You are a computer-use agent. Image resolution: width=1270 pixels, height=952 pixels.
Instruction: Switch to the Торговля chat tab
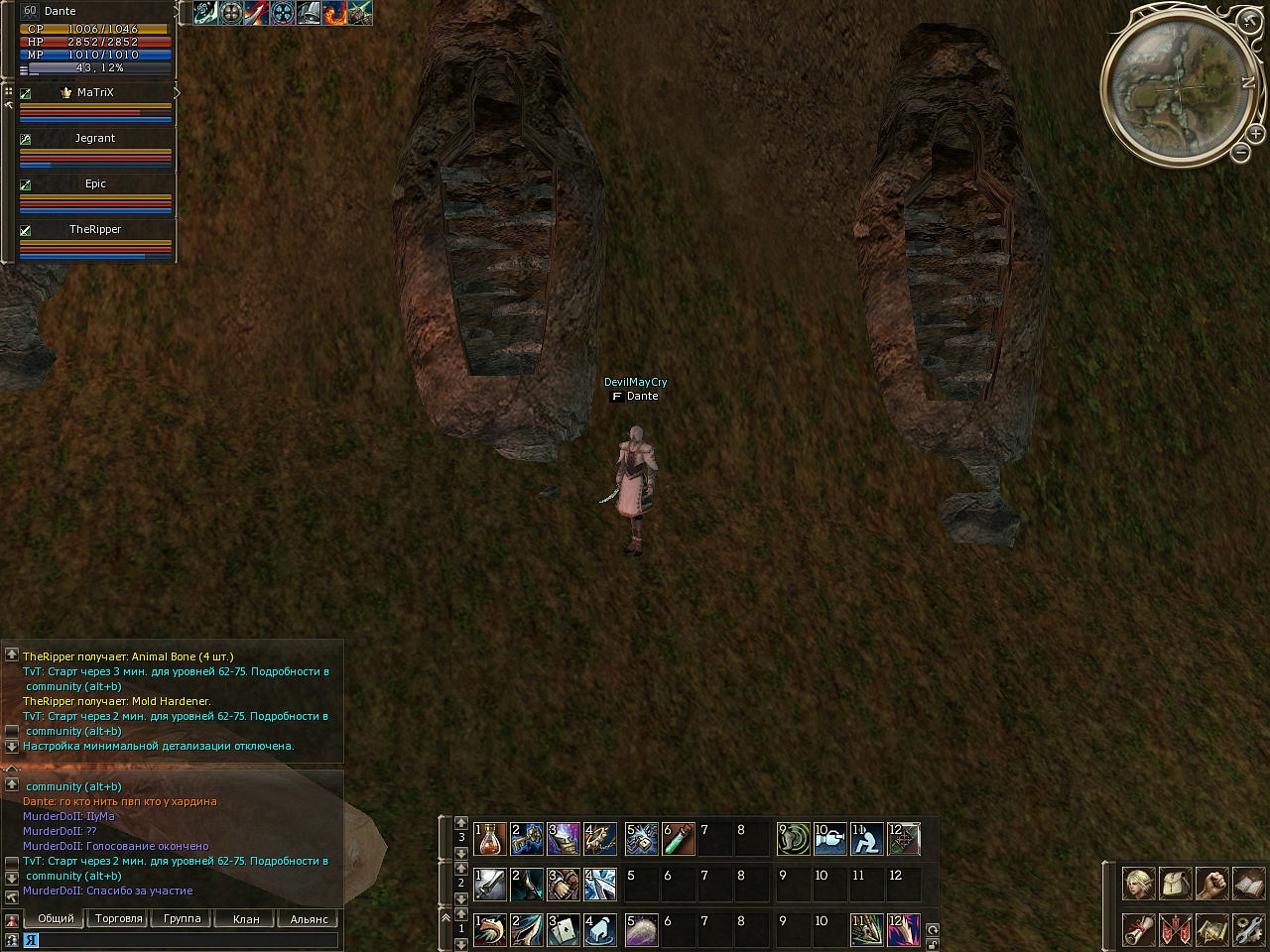tap(119, 919)
